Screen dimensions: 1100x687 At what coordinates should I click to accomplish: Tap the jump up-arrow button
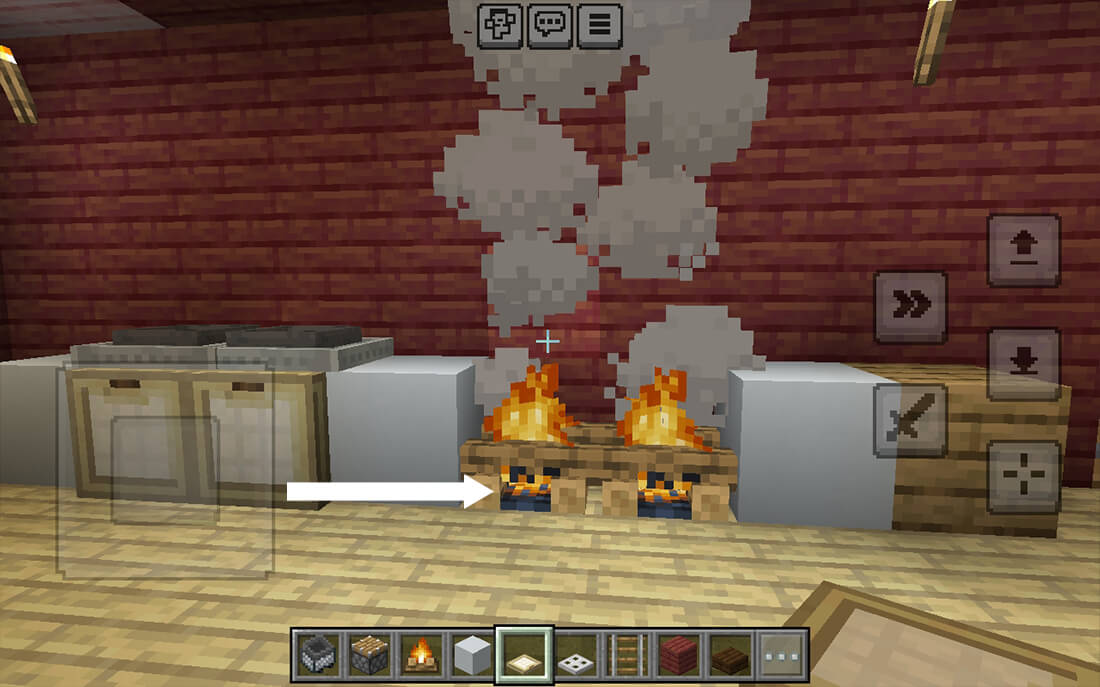[x=1023, y=251]
